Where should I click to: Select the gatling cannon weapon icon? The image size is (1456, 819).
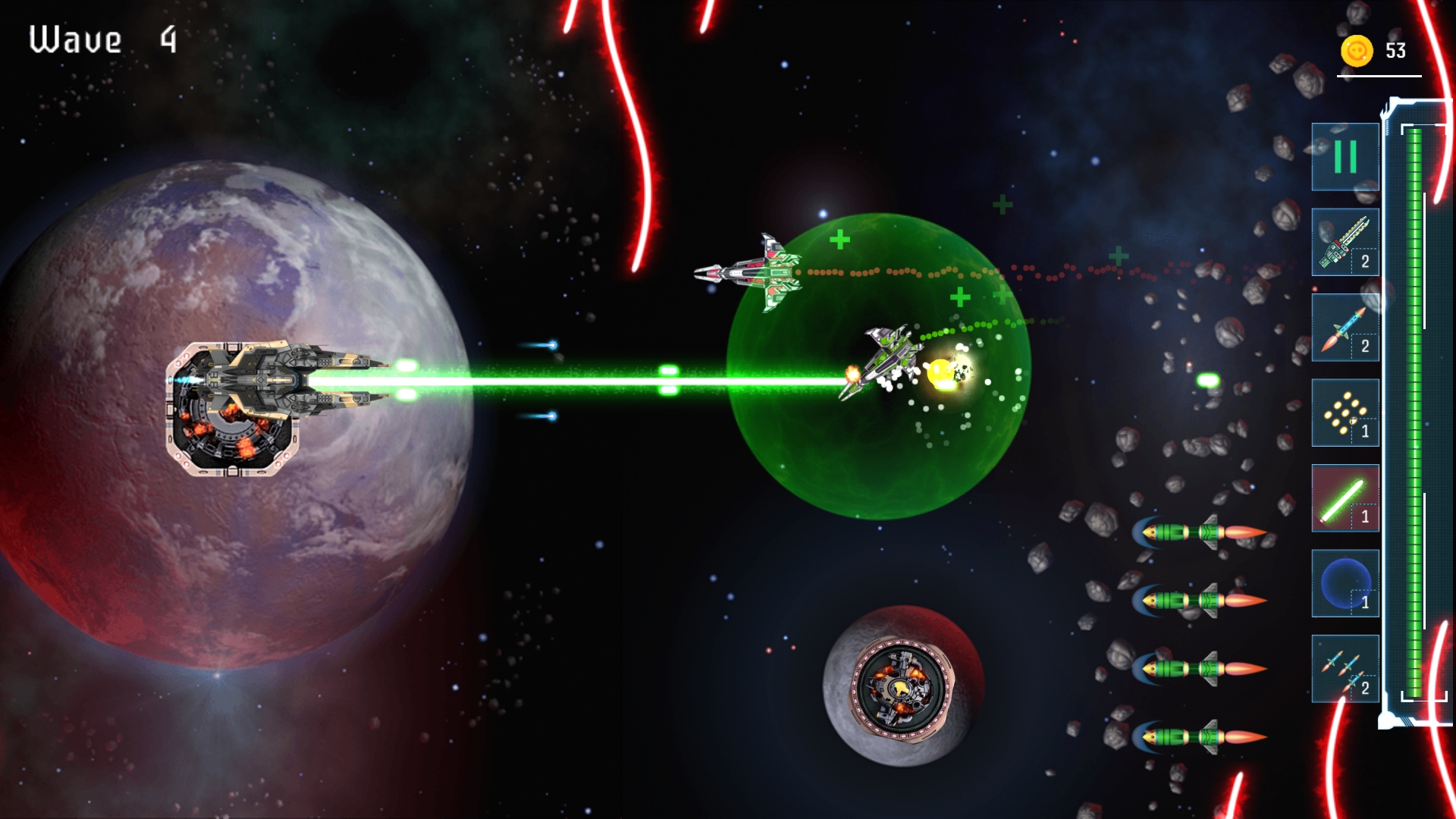[1345, 242]
